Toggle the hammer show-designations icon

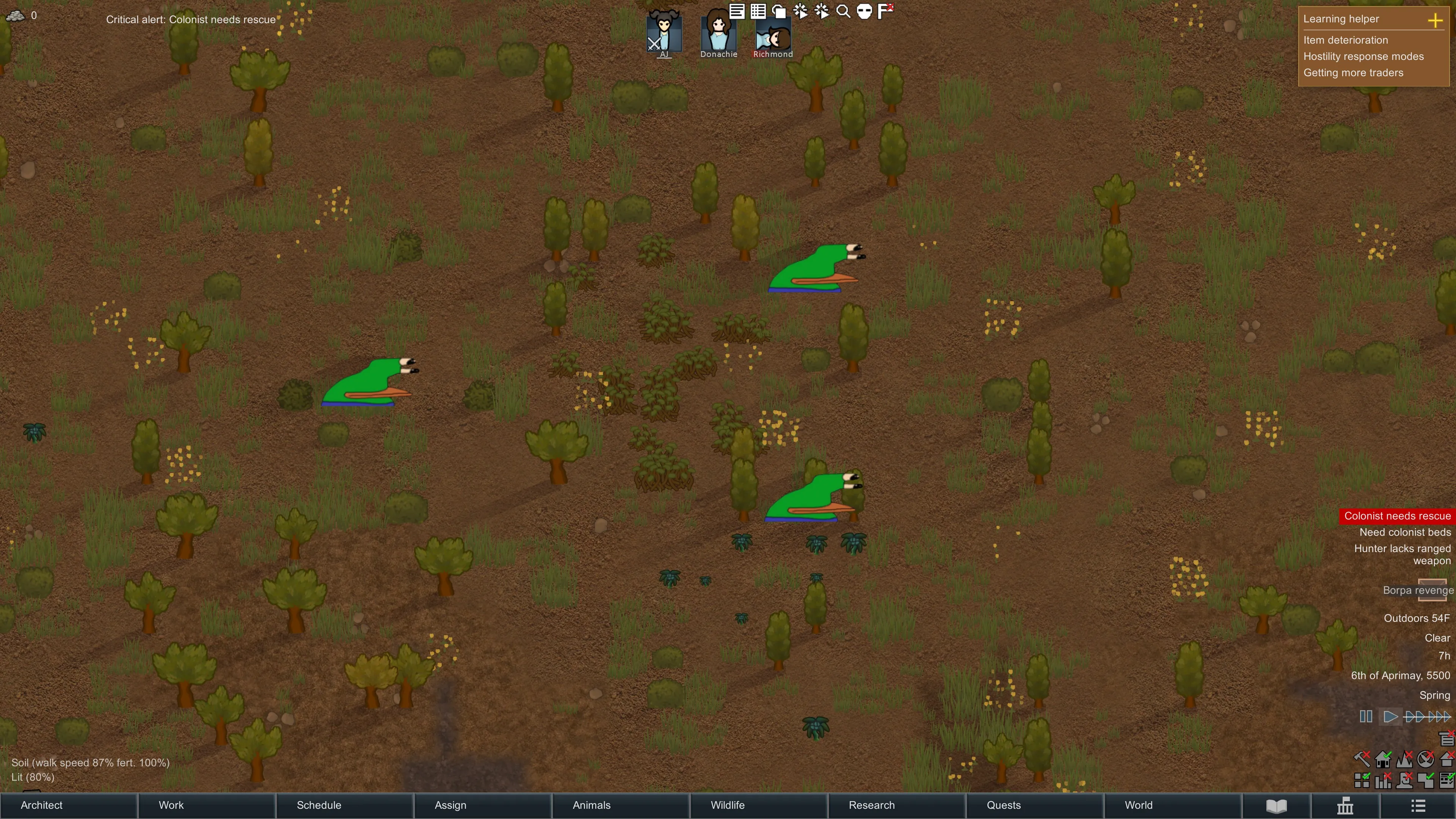(x=1362, y=758)
